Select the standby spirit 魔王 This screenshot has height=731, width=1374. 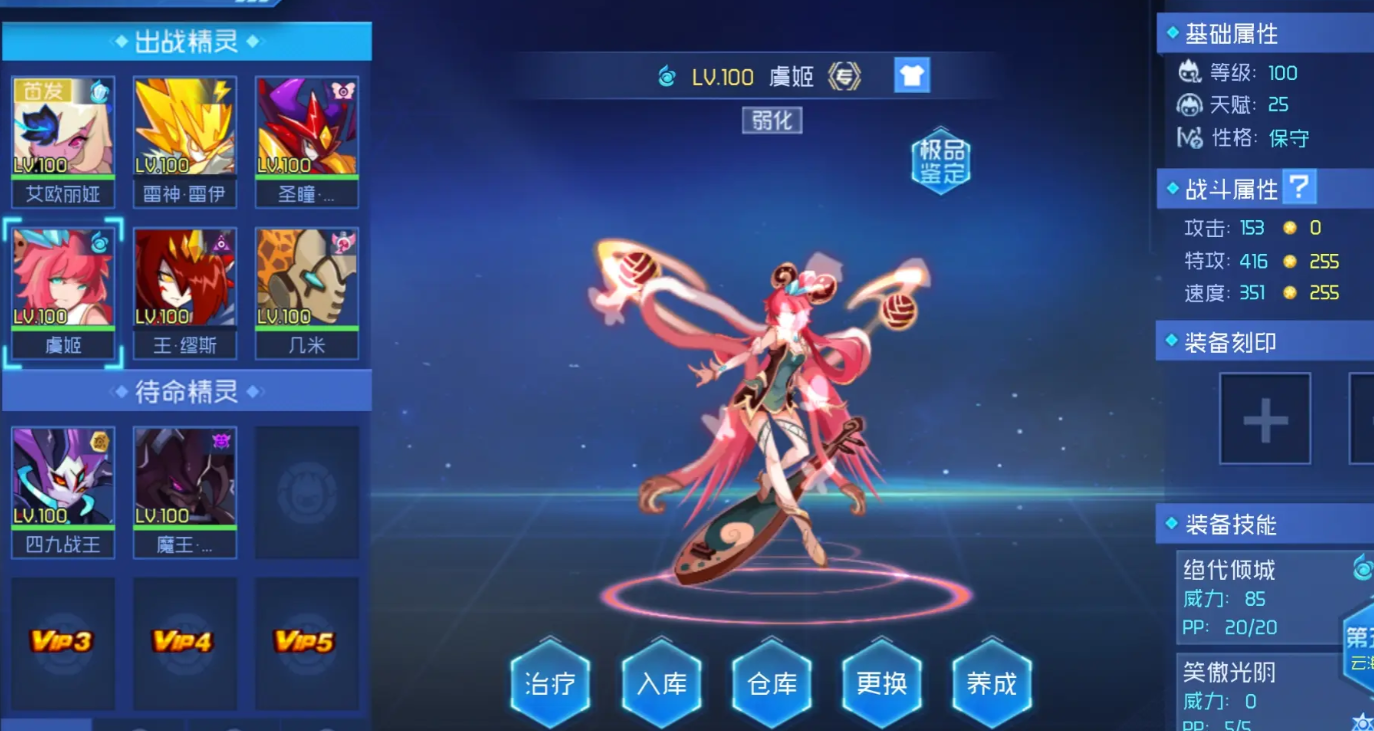pyautogui.click(x=185, y=478)
